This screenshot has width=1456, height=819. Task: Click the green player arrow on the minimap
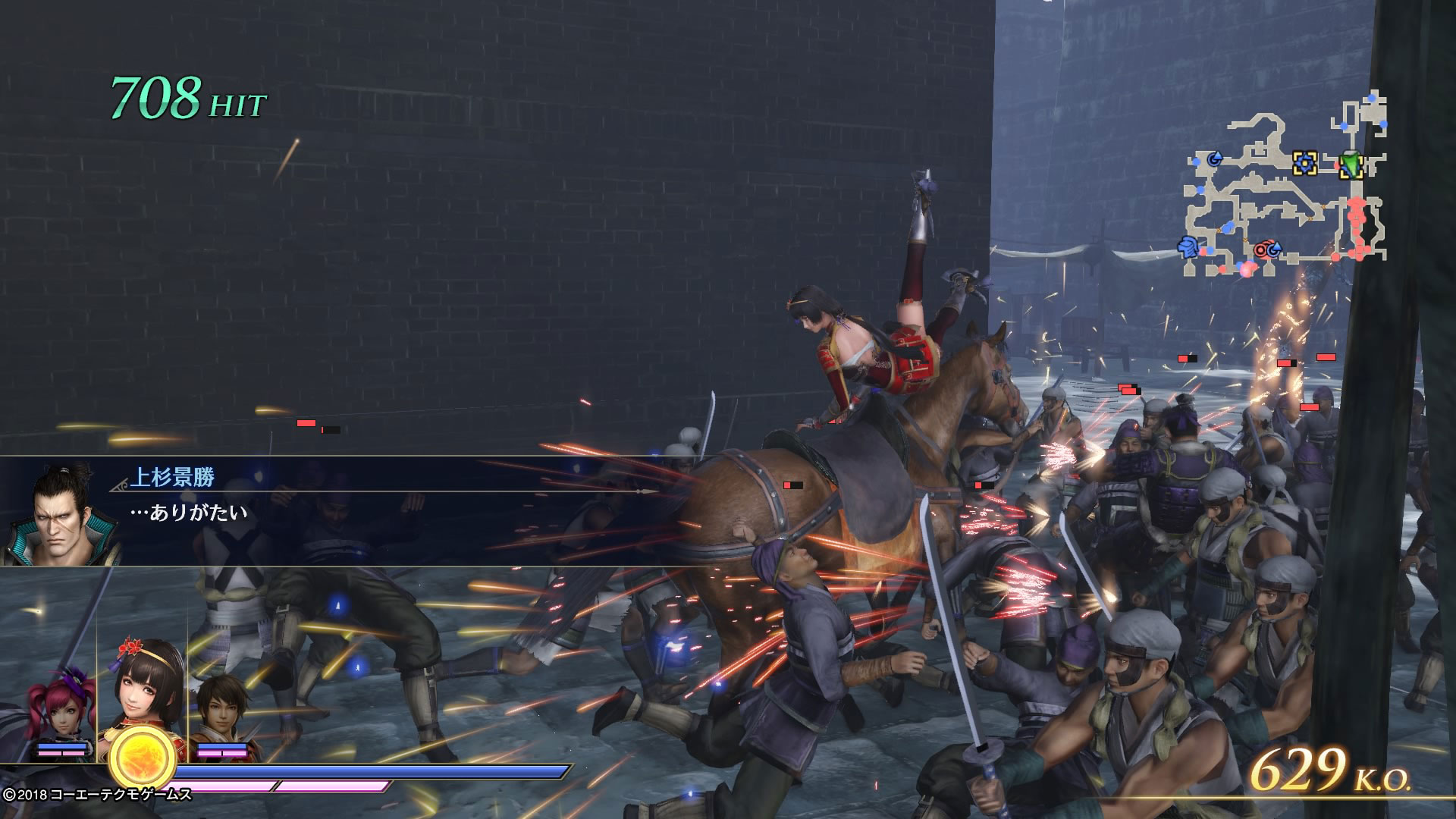(1351, 165)
